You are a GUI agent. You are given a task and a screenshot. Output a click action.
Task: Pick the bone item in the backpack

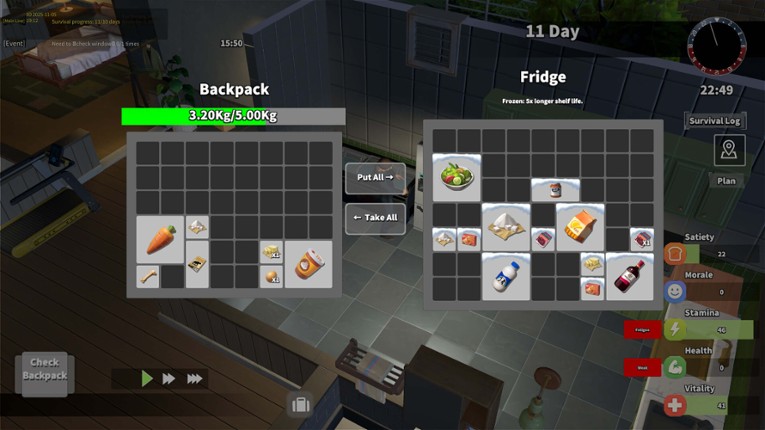click(148, 276)
